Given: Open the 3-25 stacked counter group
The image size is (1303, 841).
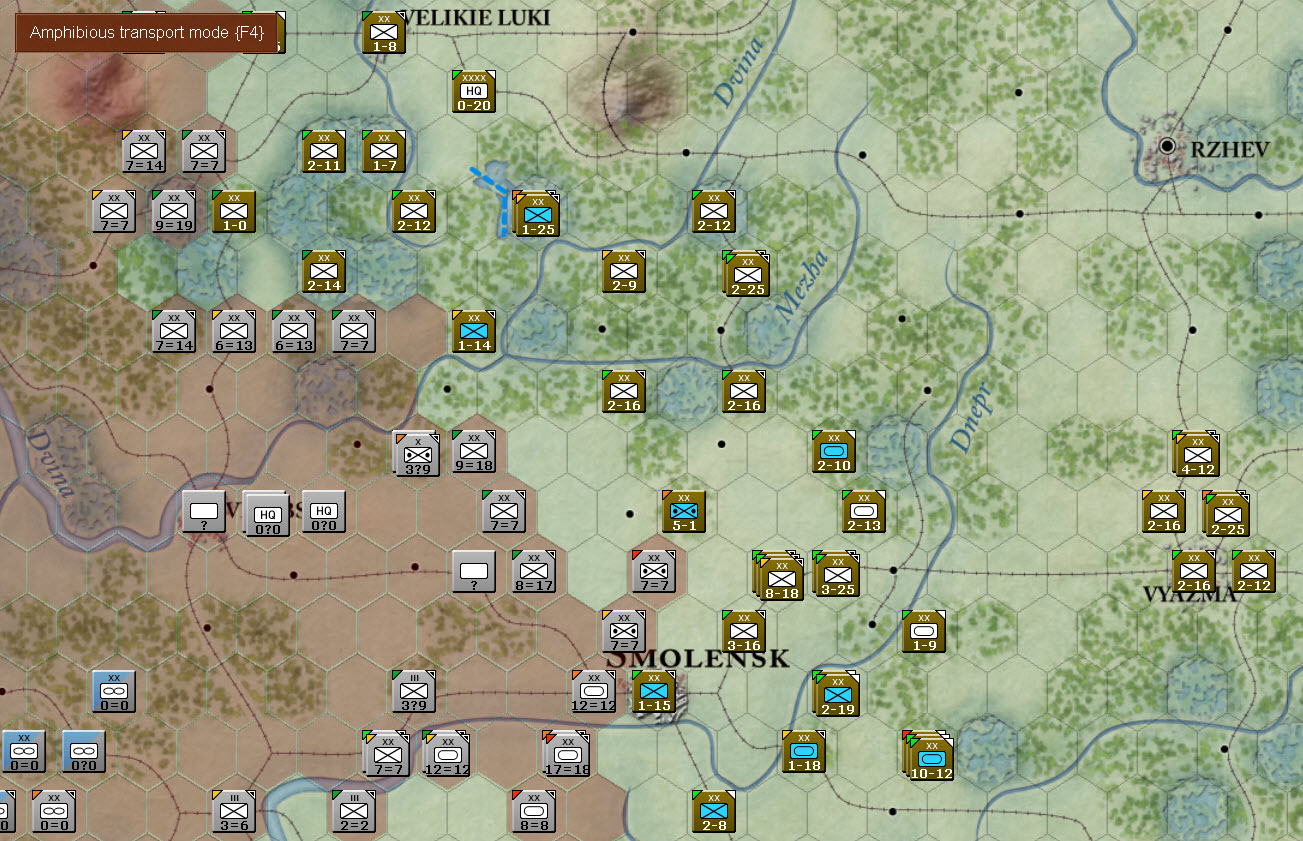Looking at the screenshot, I should coord(837,574).
